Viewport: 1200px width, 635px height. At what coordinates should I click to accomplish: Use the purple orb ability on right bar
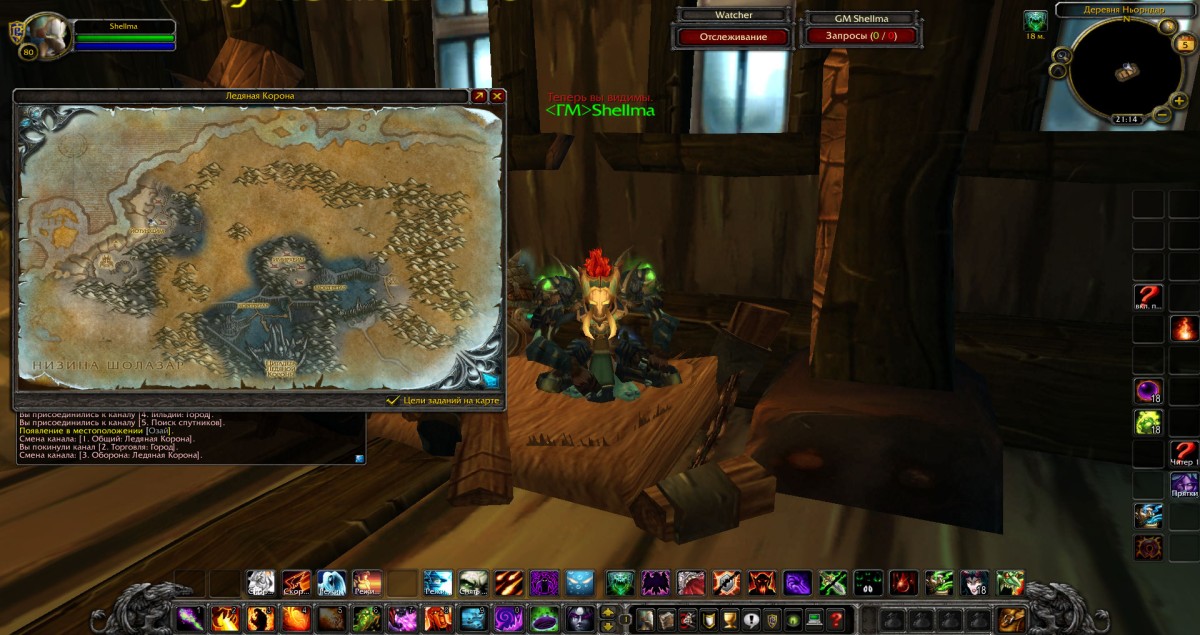1147,390
